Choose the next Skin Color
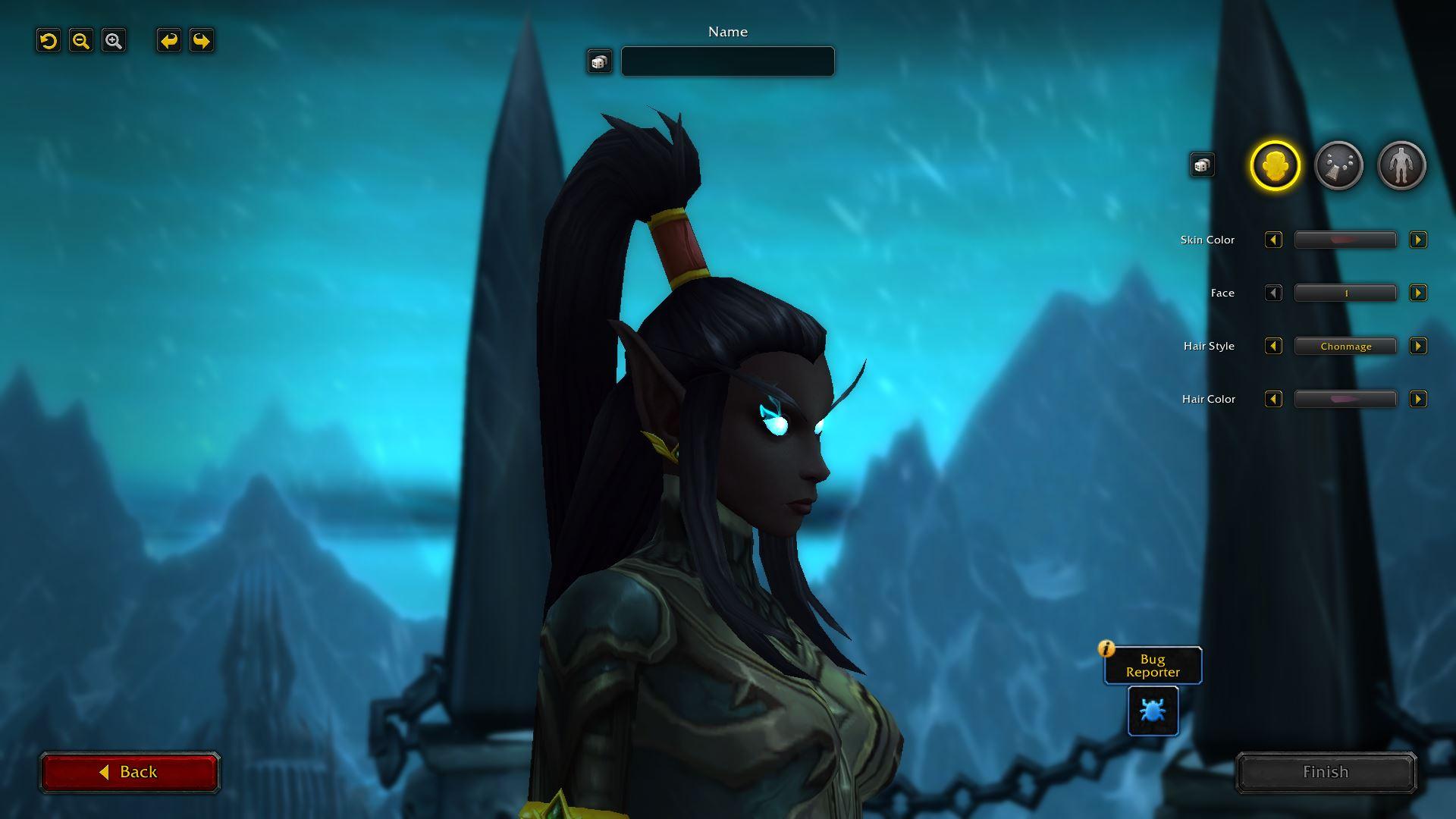The image size is (1456, 819). (1417, 240)
